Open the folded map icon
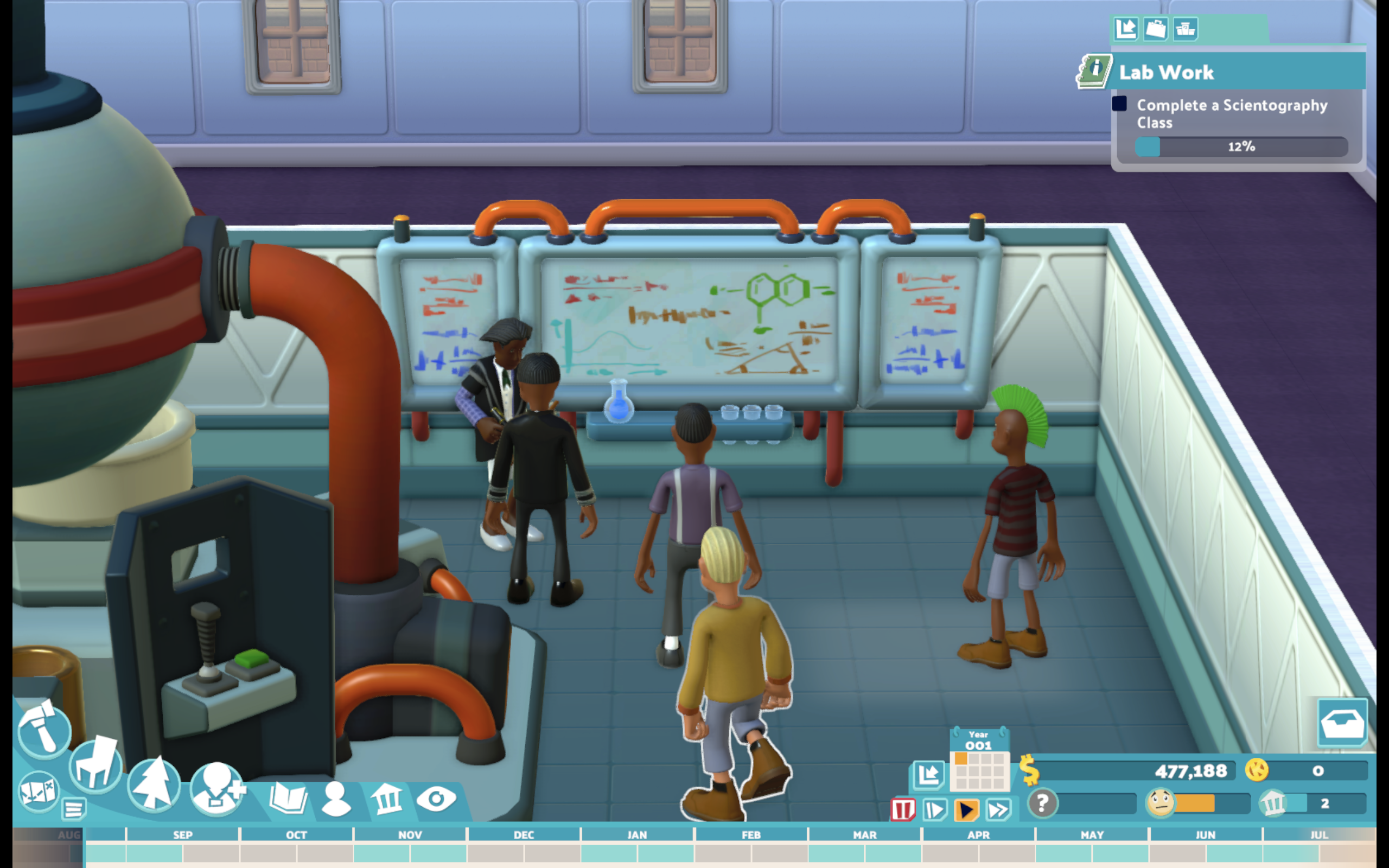1389x868 pixels. coord(38,790)
